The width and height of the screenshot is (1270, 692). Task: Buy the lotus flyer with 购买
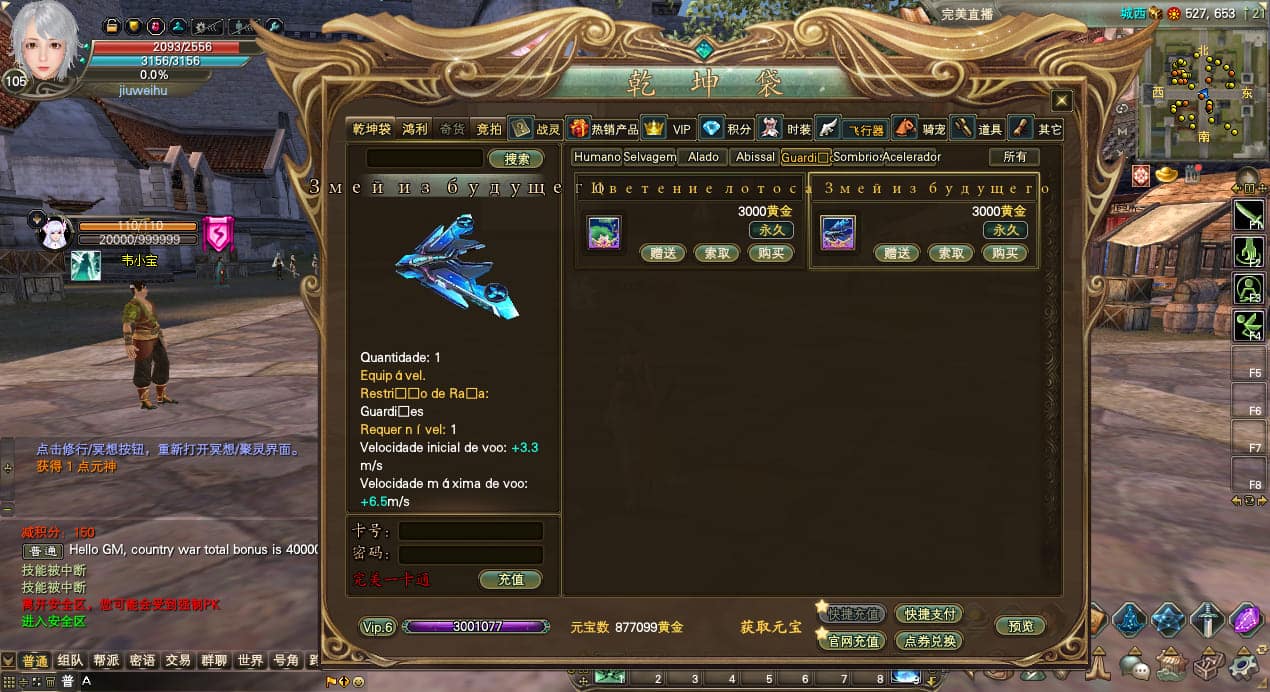coord(770,253)
